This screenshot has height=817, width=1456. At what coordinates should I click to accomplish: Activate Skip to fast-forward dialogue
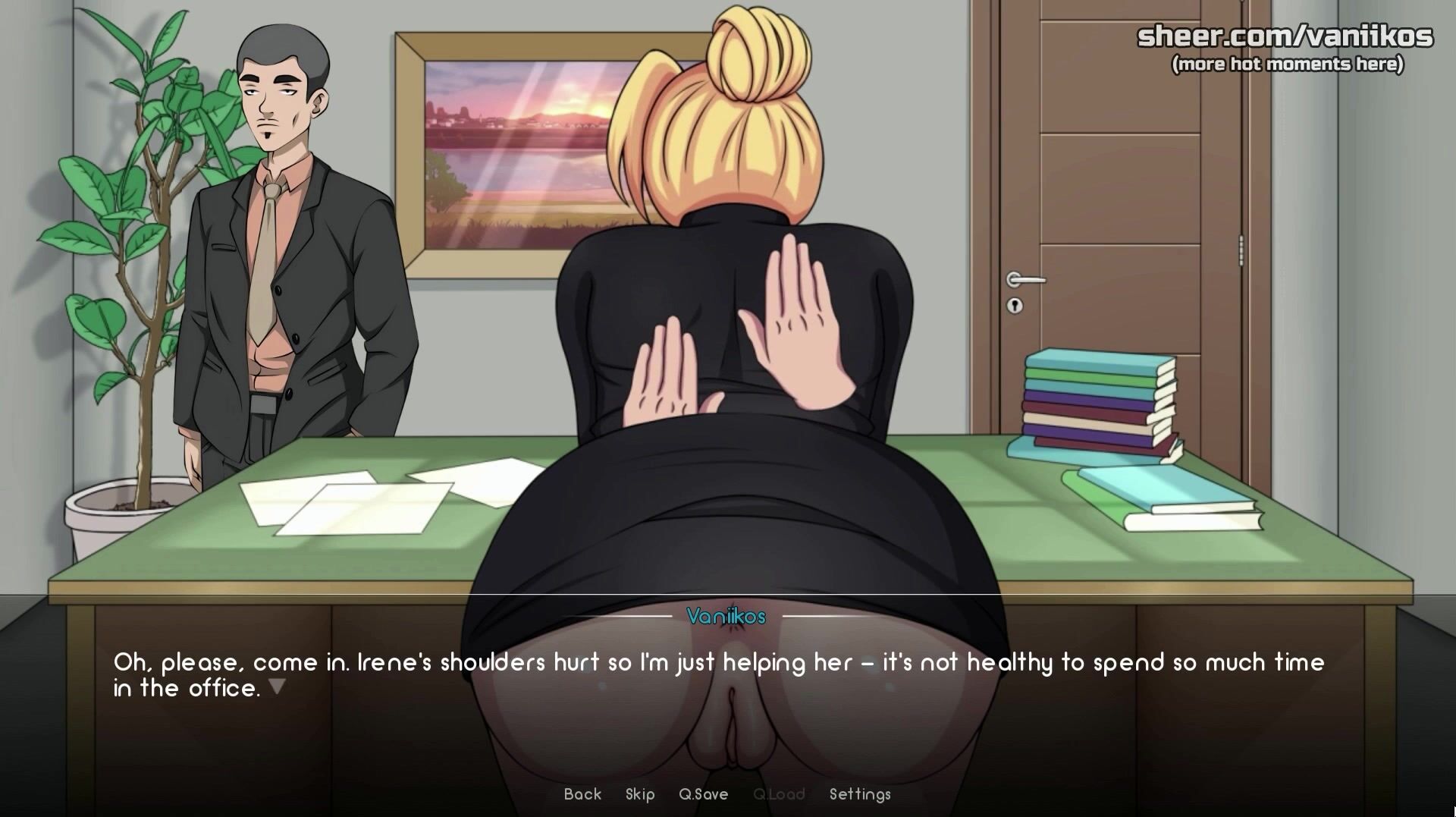click(x=640, y=794)
